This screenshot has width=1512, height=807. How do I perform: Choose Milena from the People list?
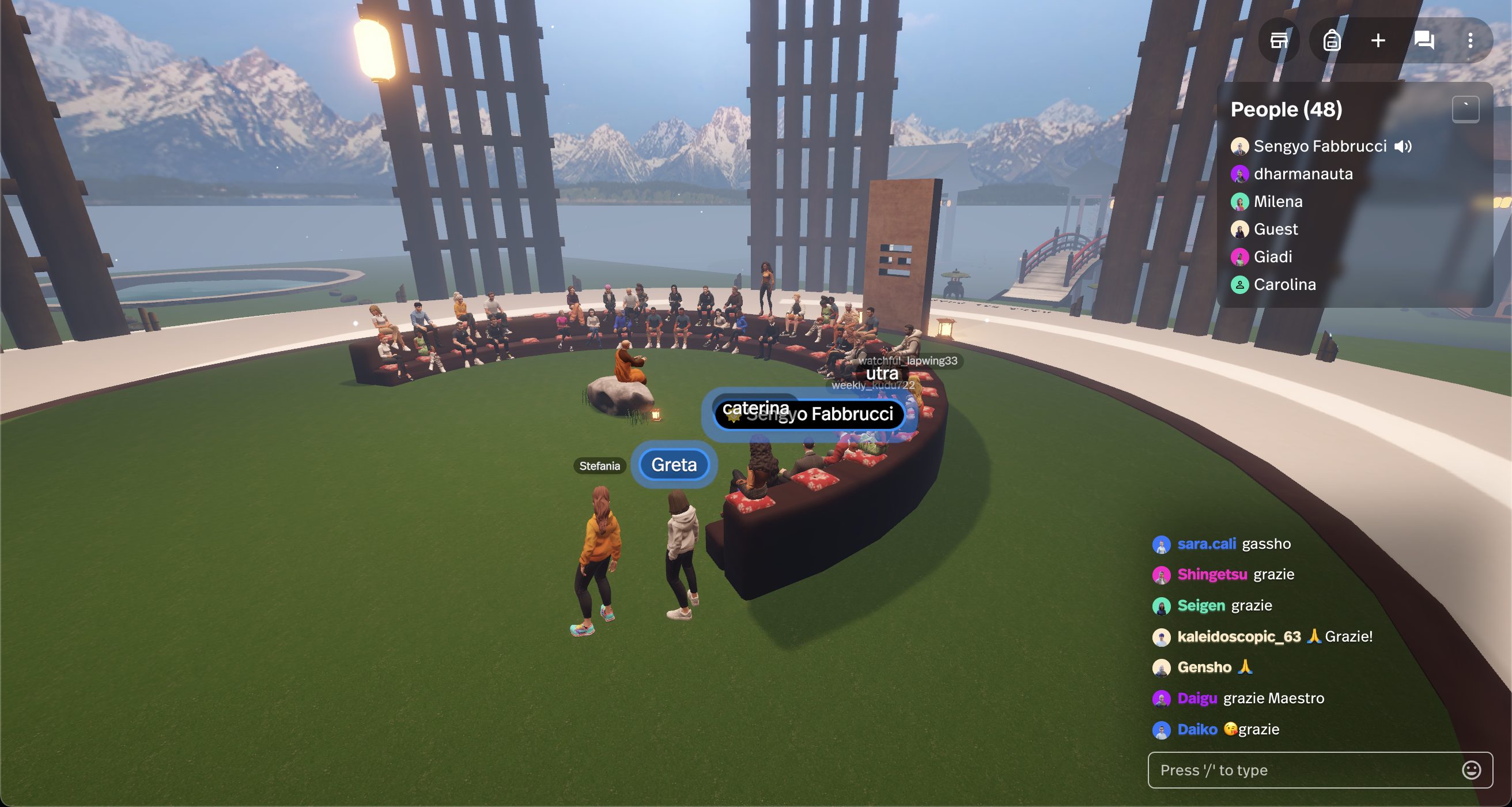click(x=1277, y=201)
